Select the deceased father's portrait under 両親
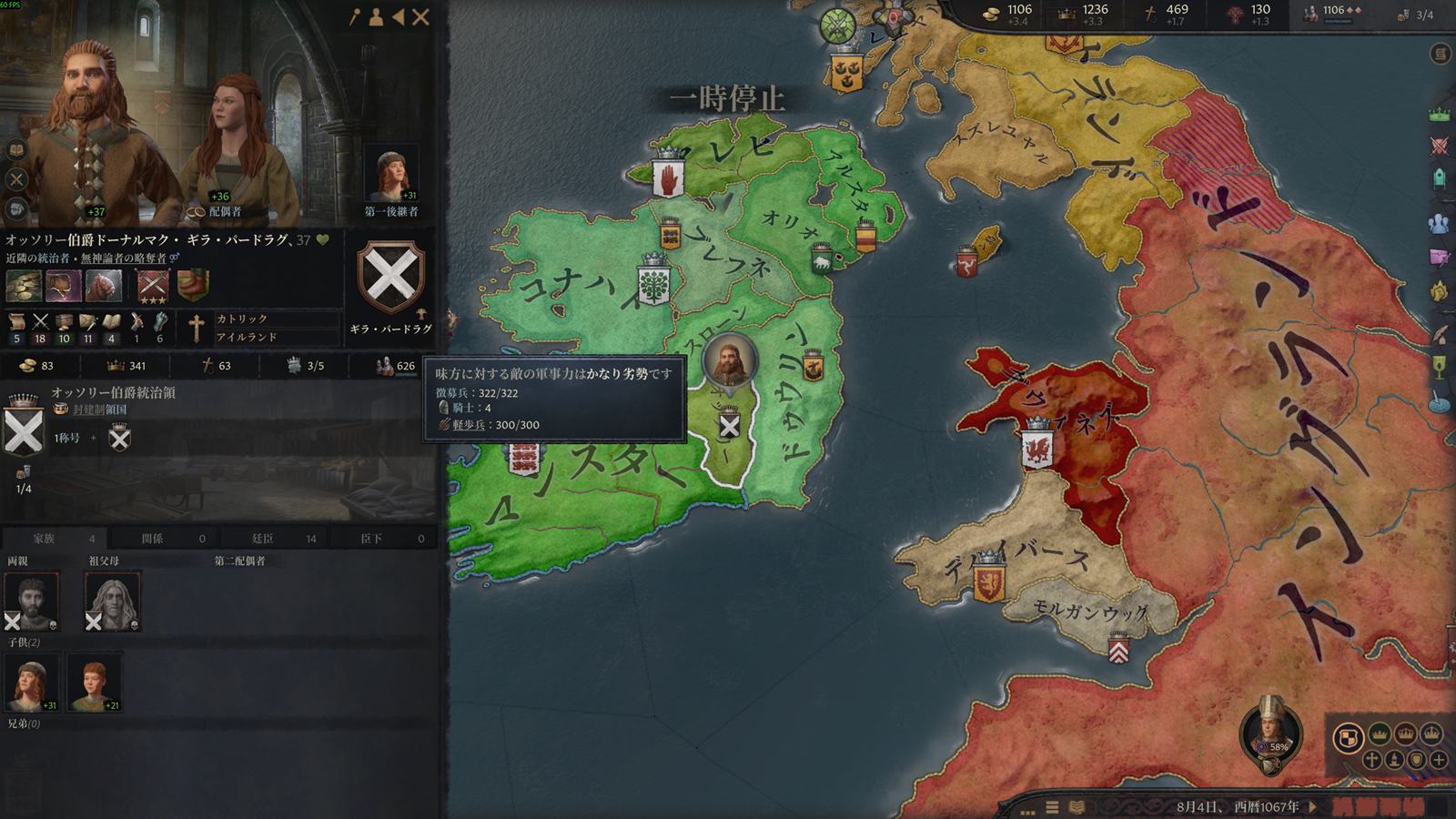Image resolution: width=1456 pixels, height=819 pixels. tap(32, 601)
